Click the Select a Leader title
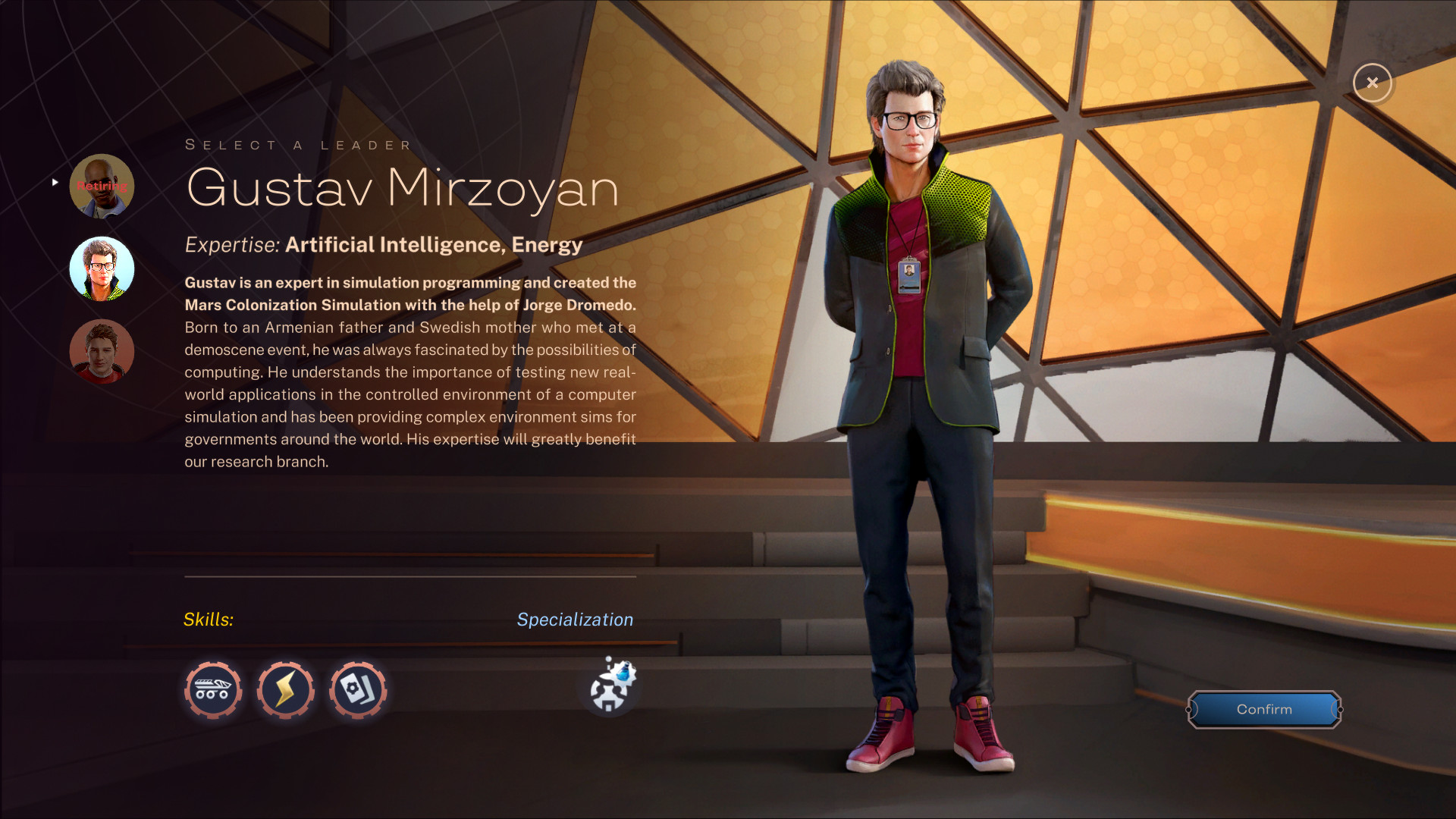This screenshot has height=819, width=1456. [298, 144]
